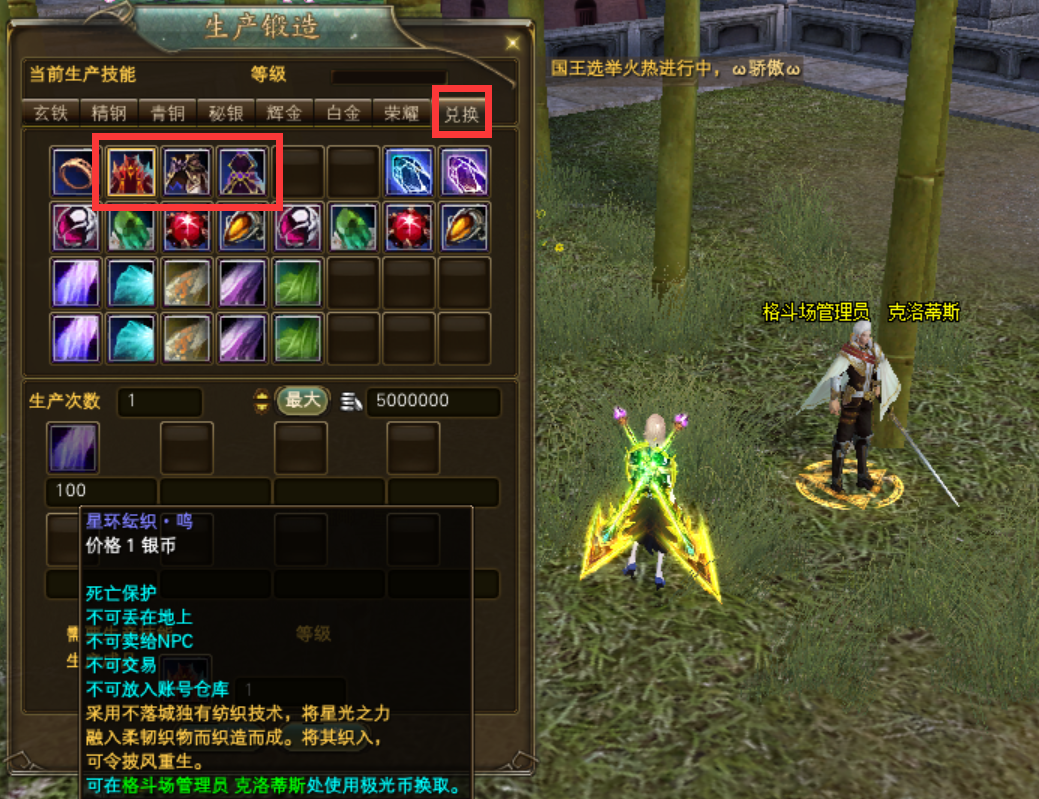Open the 白金 tab

pyautogui.click(x=343, y=113)
